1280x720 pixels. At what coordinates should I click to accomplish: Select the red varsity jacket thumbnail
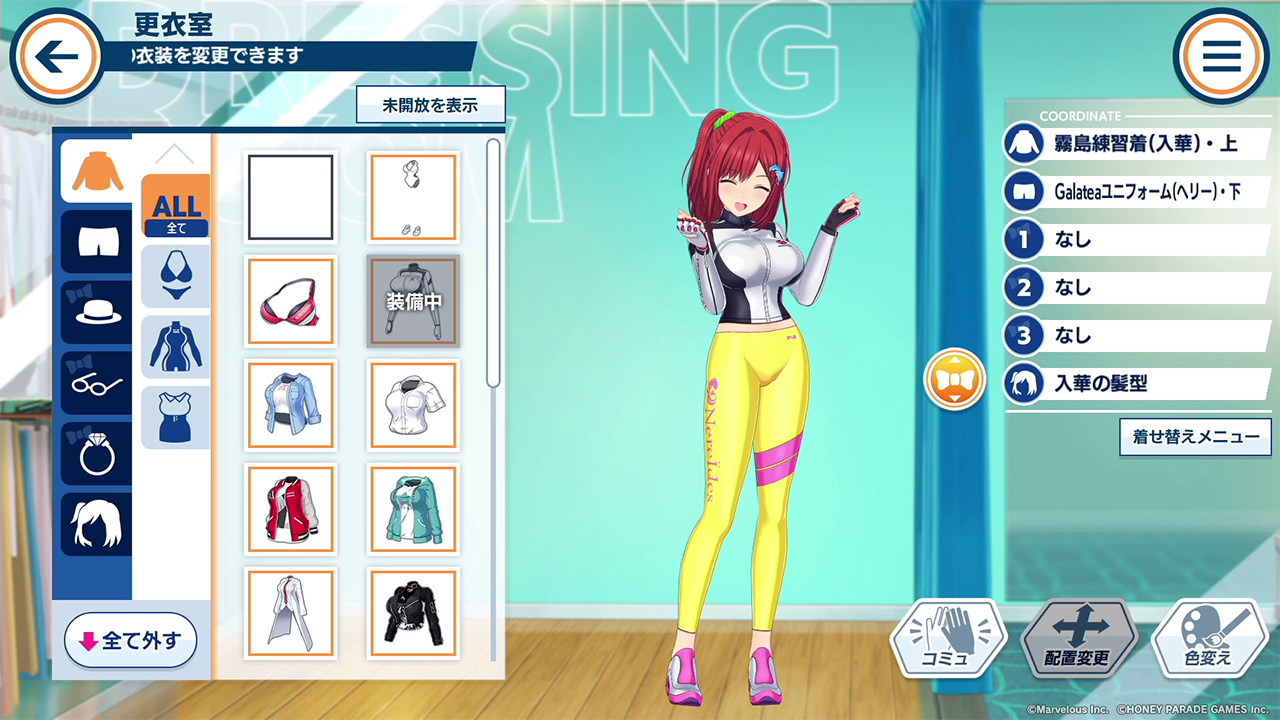(290, 508)
